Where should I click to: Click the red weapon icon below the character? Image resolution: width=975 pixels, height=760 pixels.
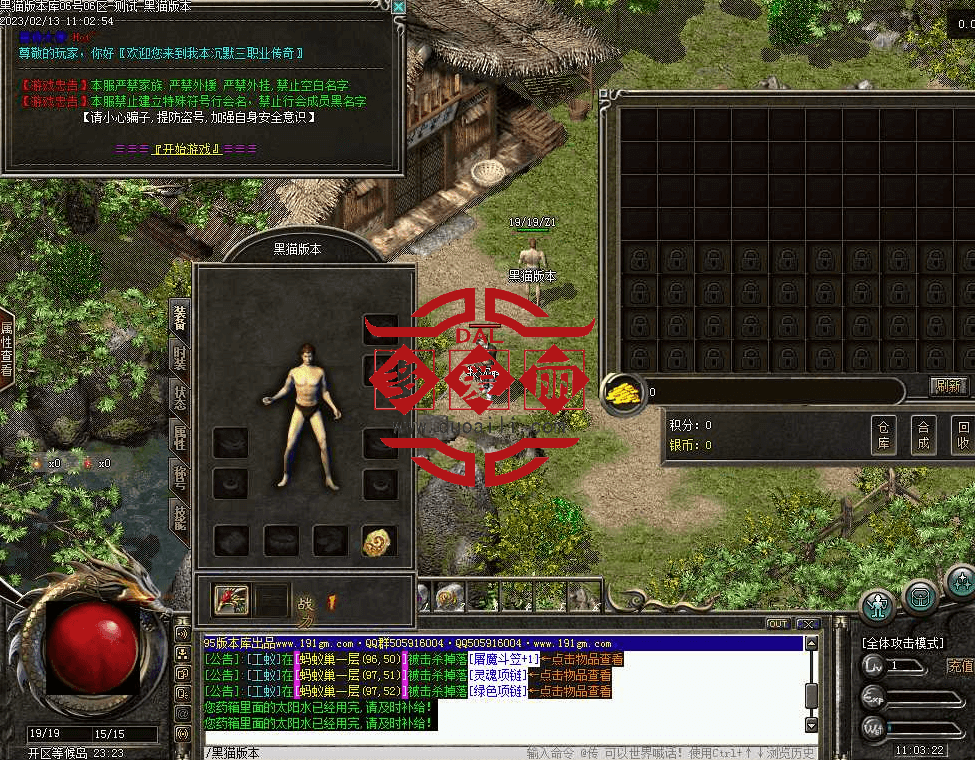(x=232, y=600)
